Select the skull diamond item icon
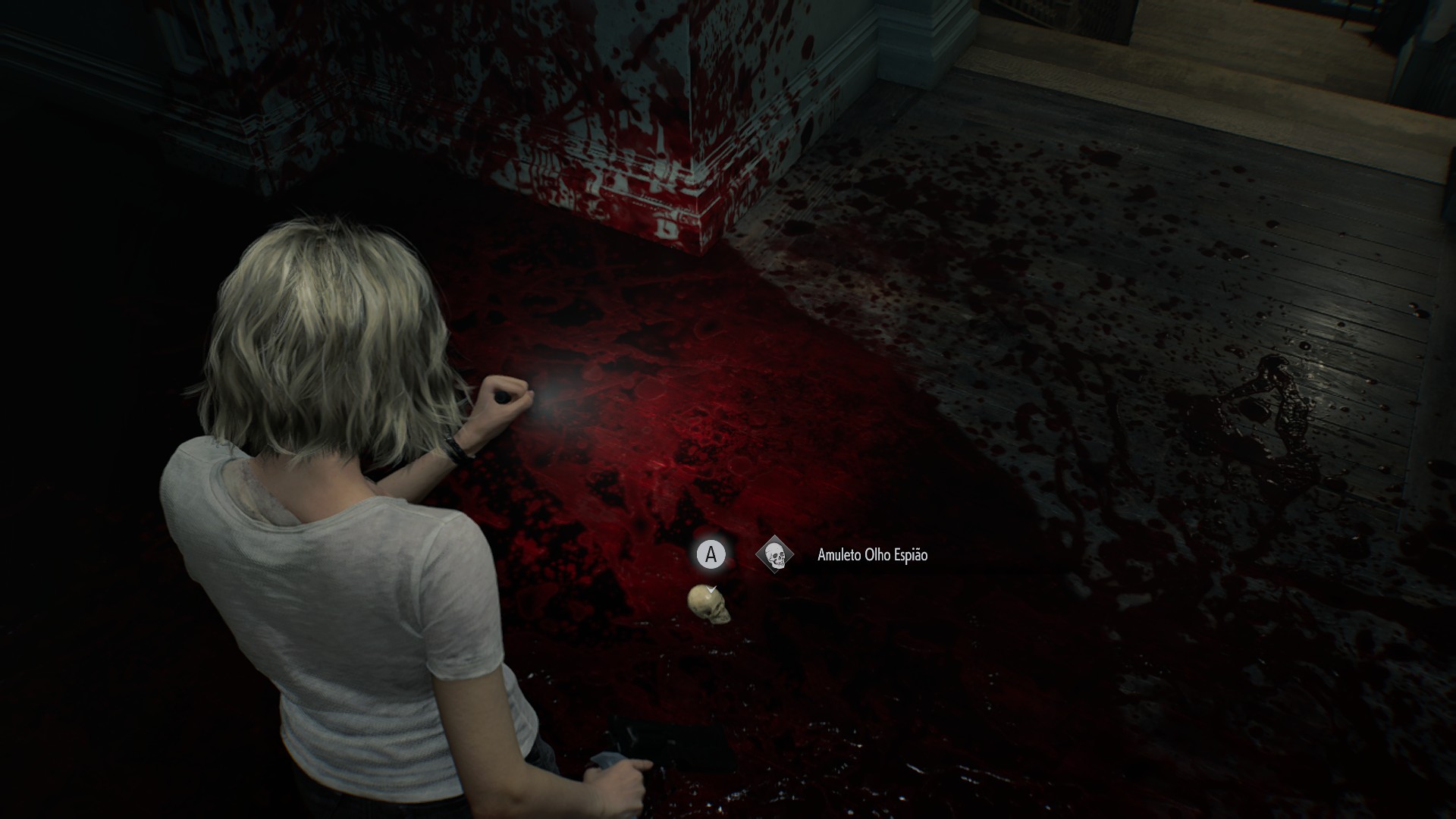 pyautogui.click(x=774, y=555)
